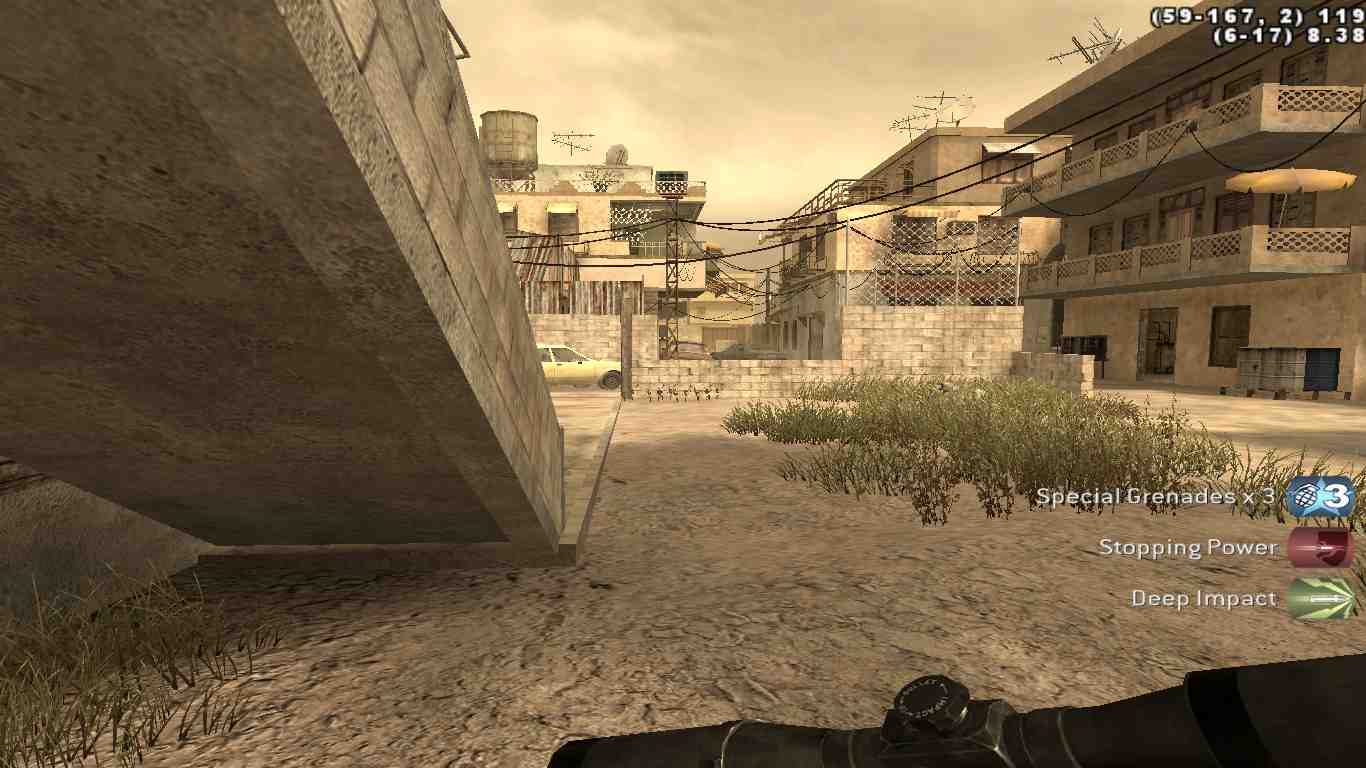
Task: Toggle the Stopping Power perk label
Action: [1188, 547]
